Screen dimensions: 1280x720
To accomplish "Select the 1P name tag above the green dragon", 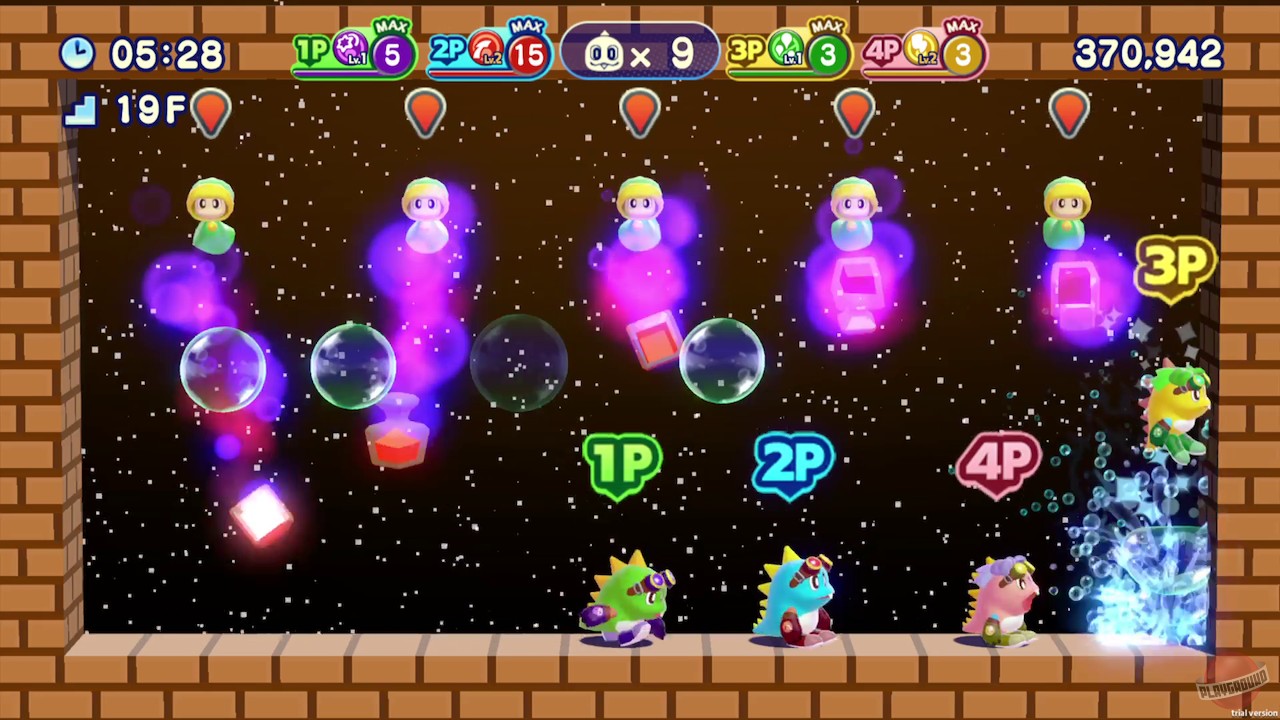I will pyautogui.click(x=625, y=462).
